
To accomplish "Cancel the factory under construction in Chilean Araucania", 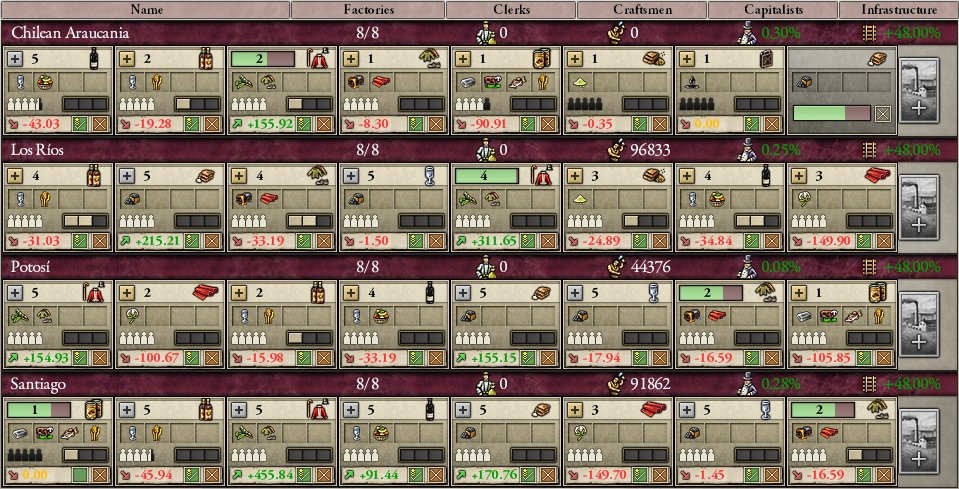I will 881,114.
